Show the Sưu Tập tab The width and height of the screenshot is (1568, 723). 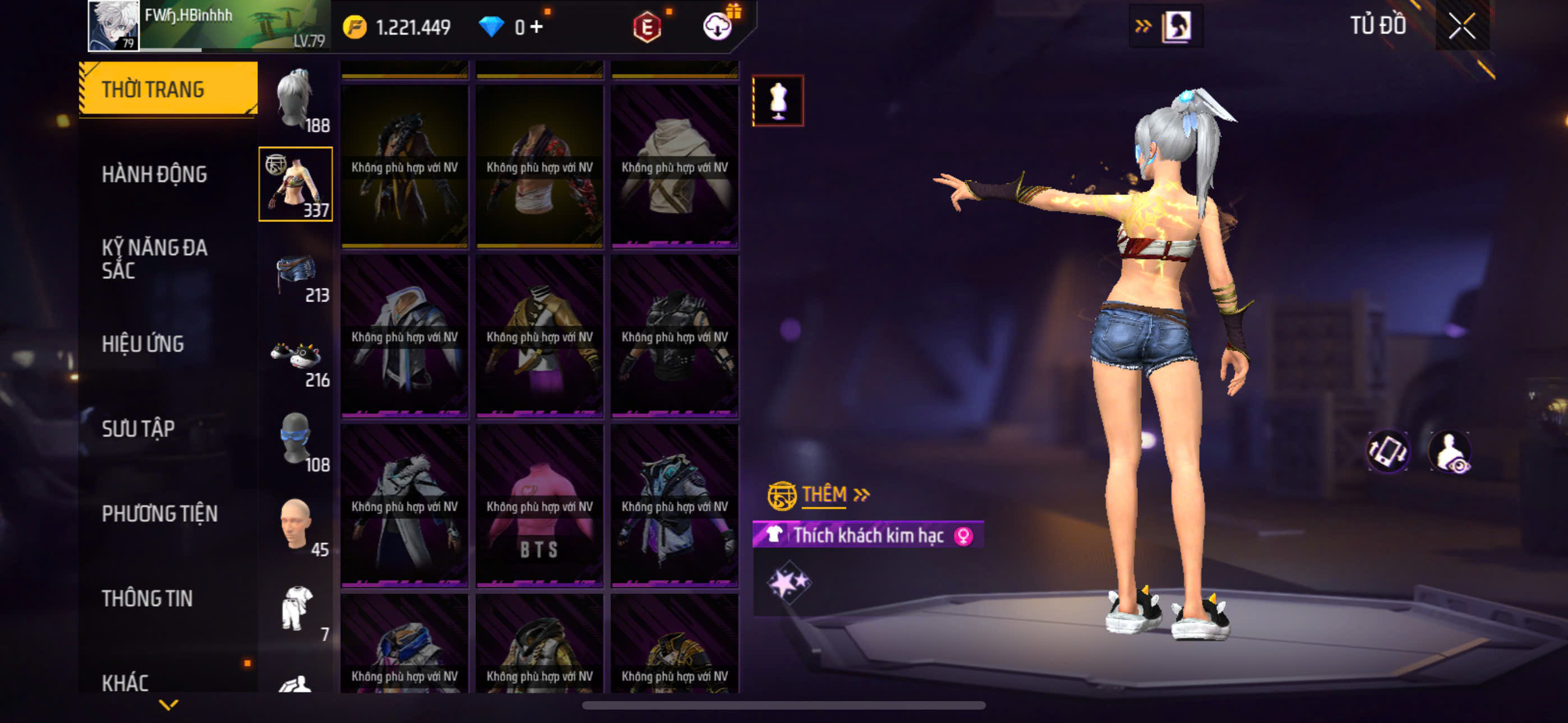pos(138,429)
